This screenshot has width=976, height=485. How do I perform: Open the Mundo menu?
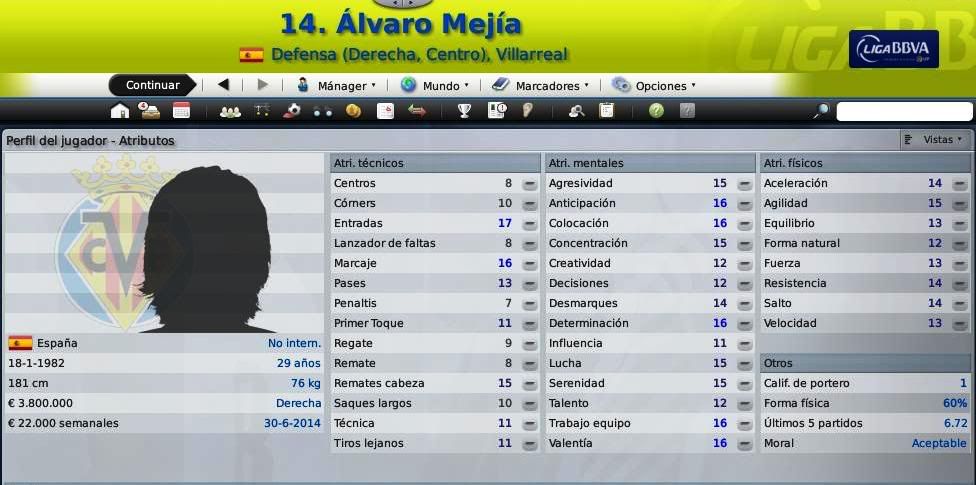(x=431, y=86)
